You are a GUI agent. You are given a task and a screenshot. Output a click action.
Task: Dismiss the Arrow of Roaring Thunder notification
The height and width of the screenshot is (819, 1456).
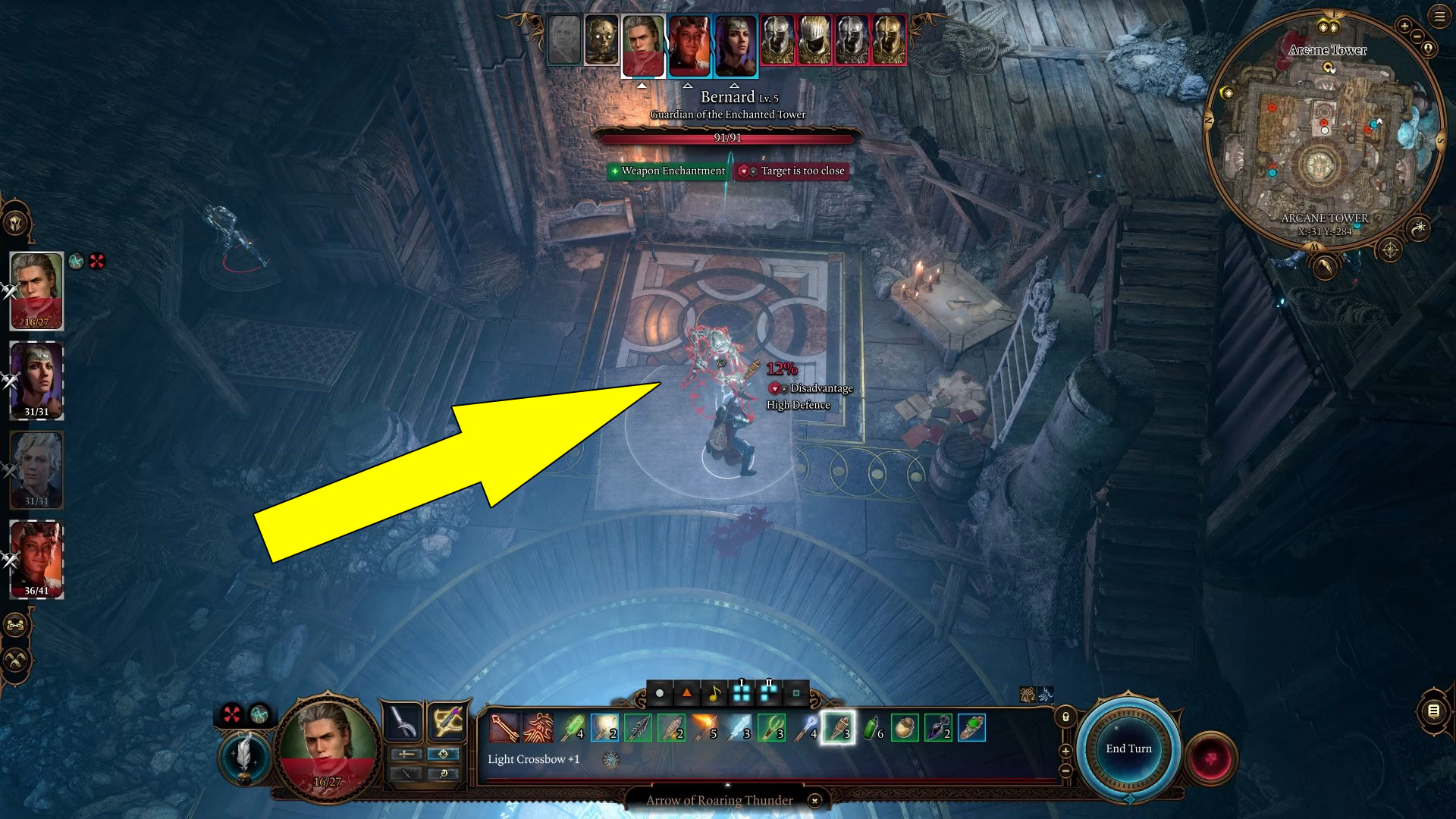814,801
